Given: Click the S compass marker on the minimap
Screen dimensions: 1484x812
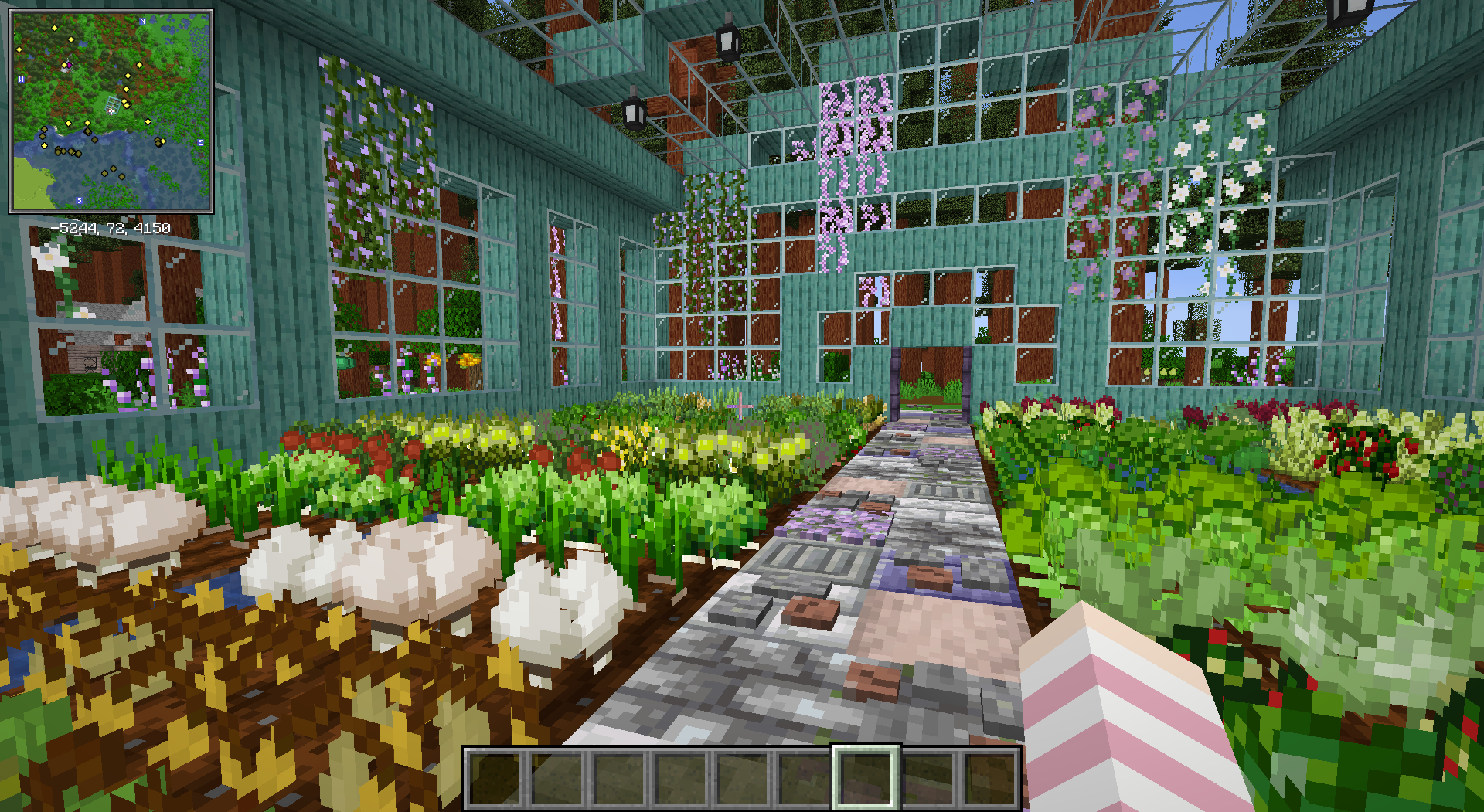Looking at the screenshot, I should click(x=79, y=201).
